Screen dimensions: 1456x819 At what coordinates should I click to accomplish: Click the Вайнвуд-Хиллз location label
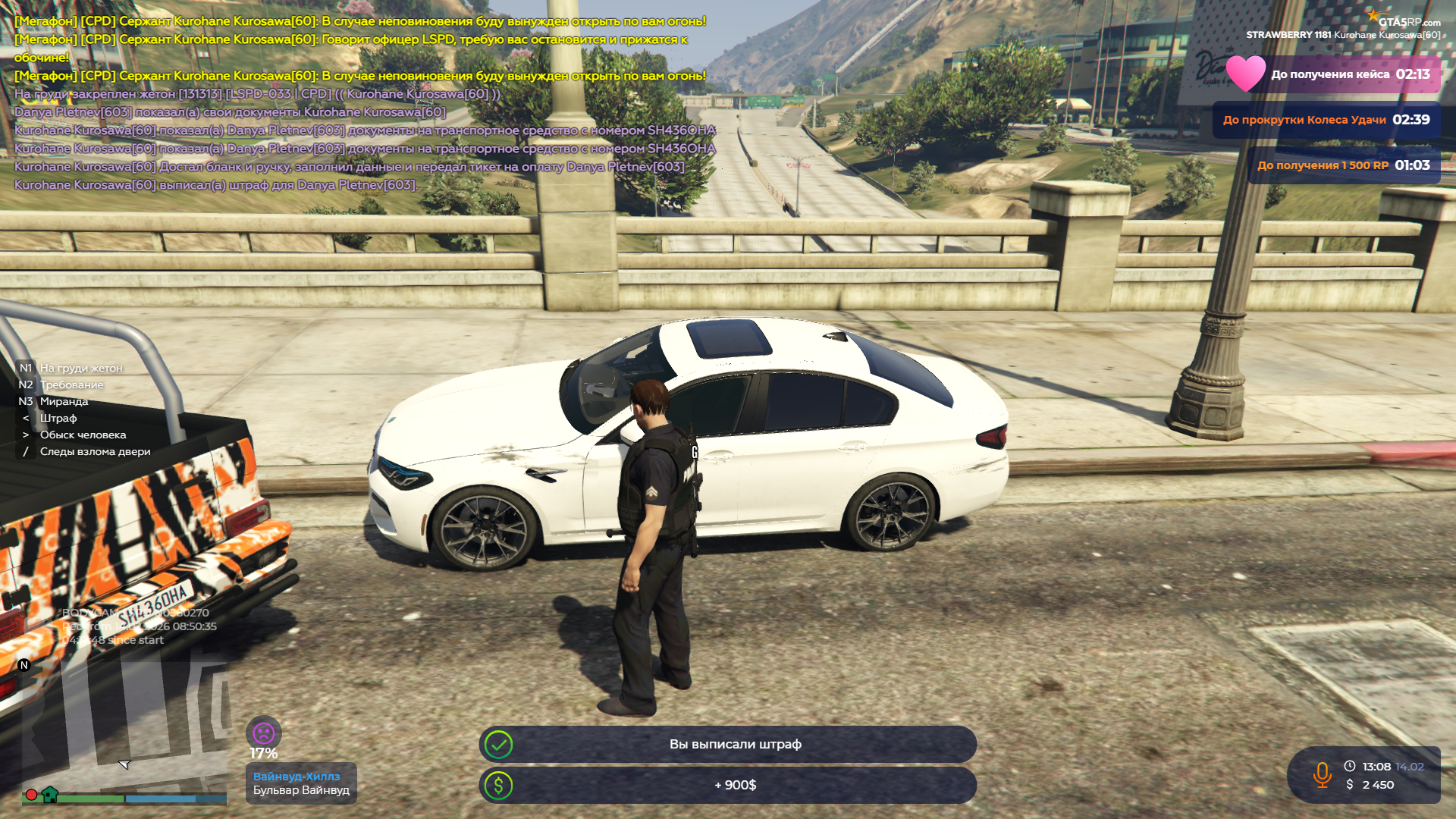(x=297, y=777)
